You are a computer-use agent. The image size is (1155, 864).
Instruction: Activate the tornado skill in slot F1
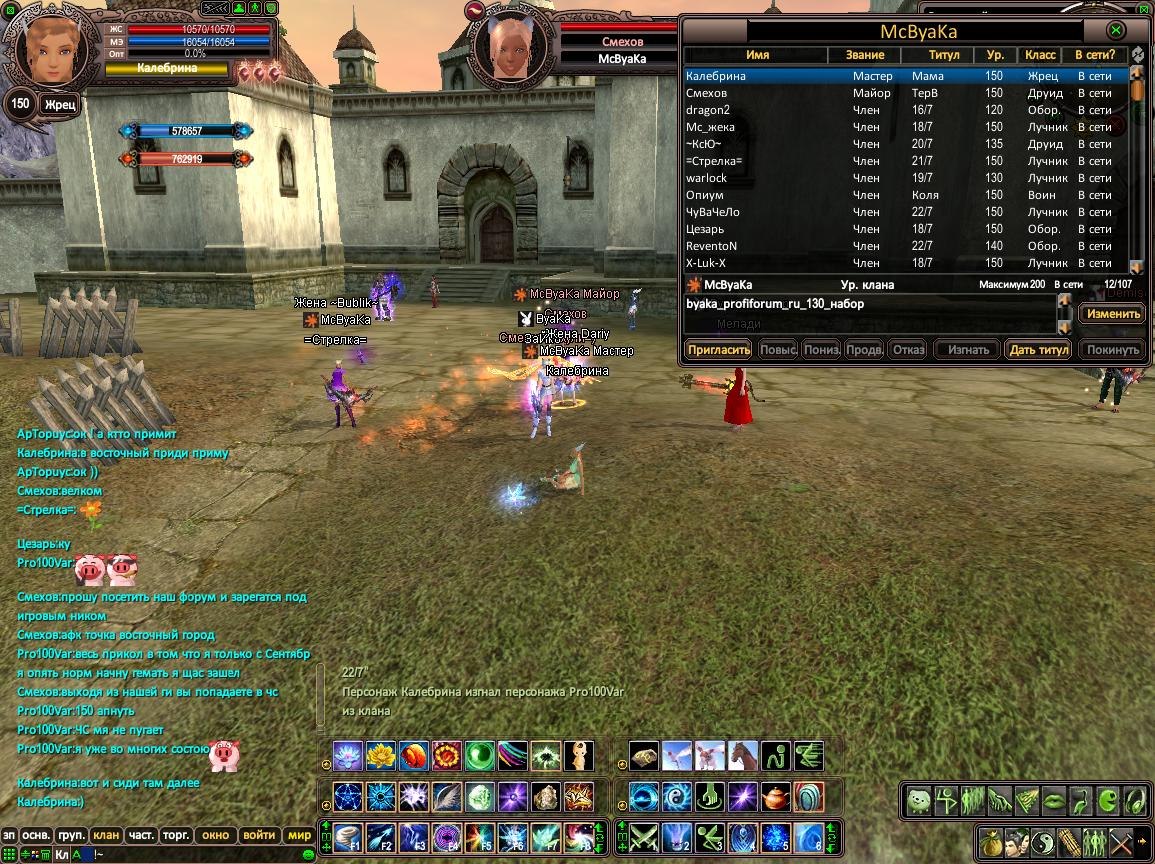pos(348,835)
